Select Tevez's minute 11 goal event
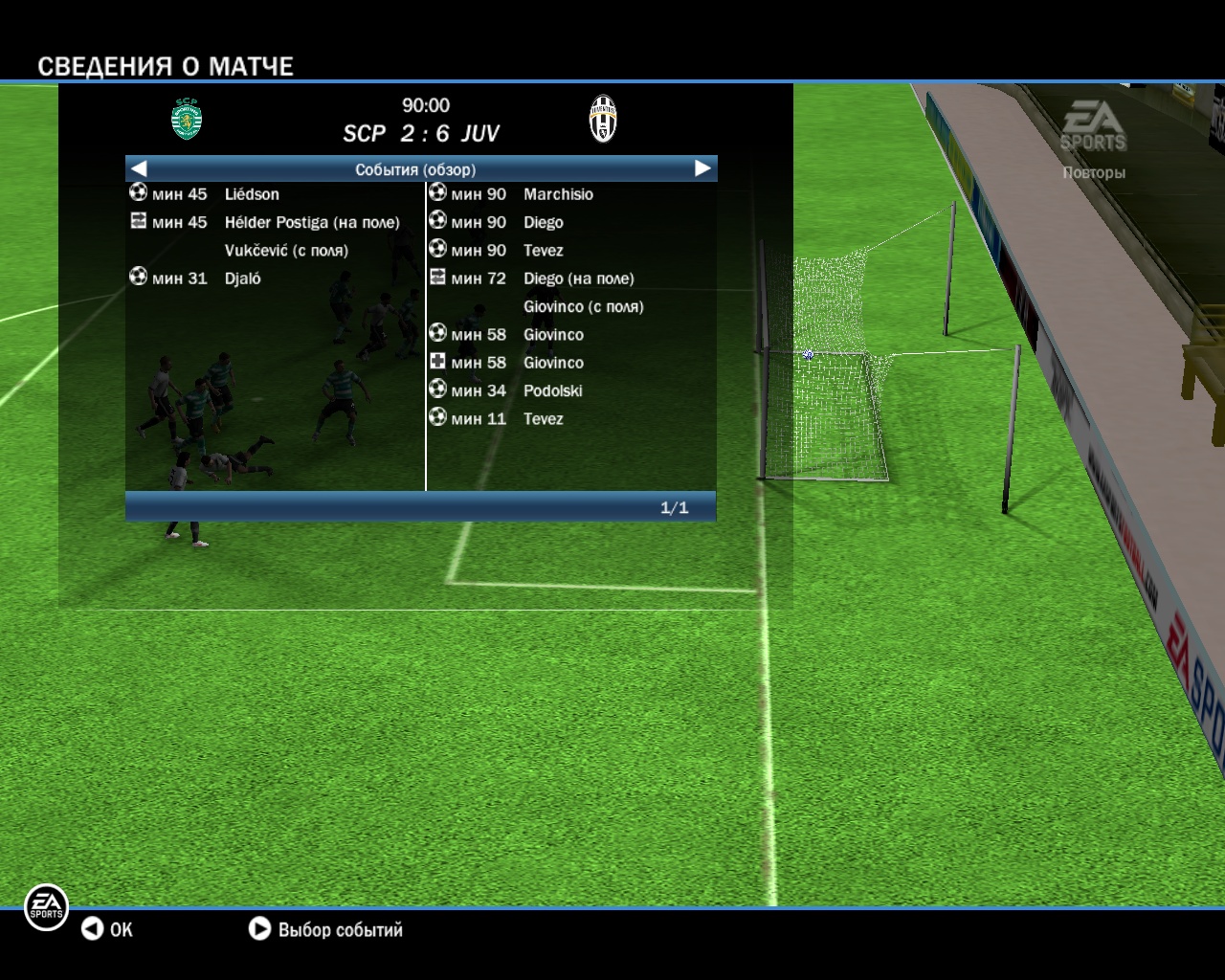This screenshot has width=1225, height=980. pyautogui.click(x=543, y=419)
